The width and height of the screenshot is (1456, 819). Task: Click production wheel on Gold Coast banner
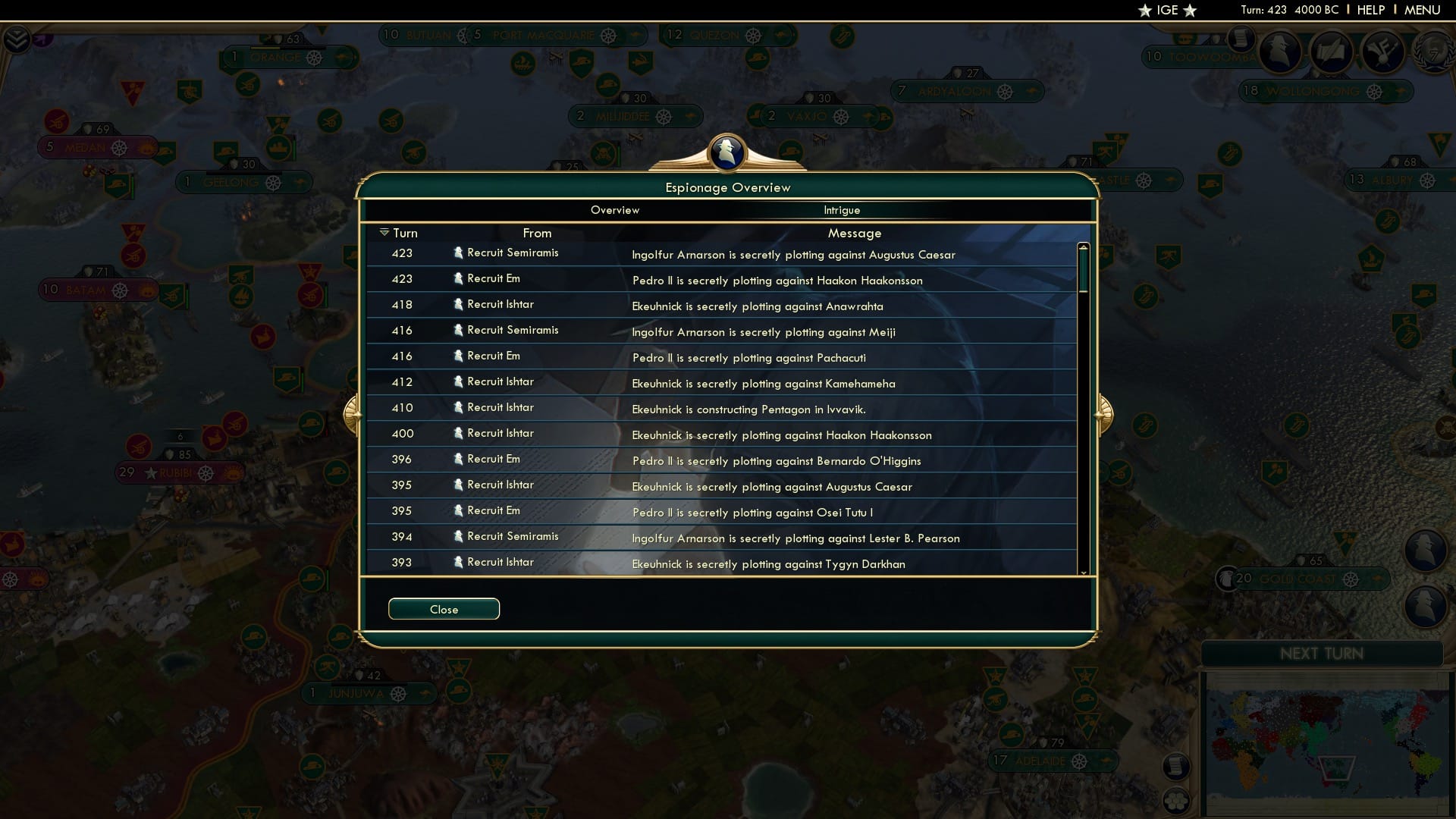click(1351, 579)
